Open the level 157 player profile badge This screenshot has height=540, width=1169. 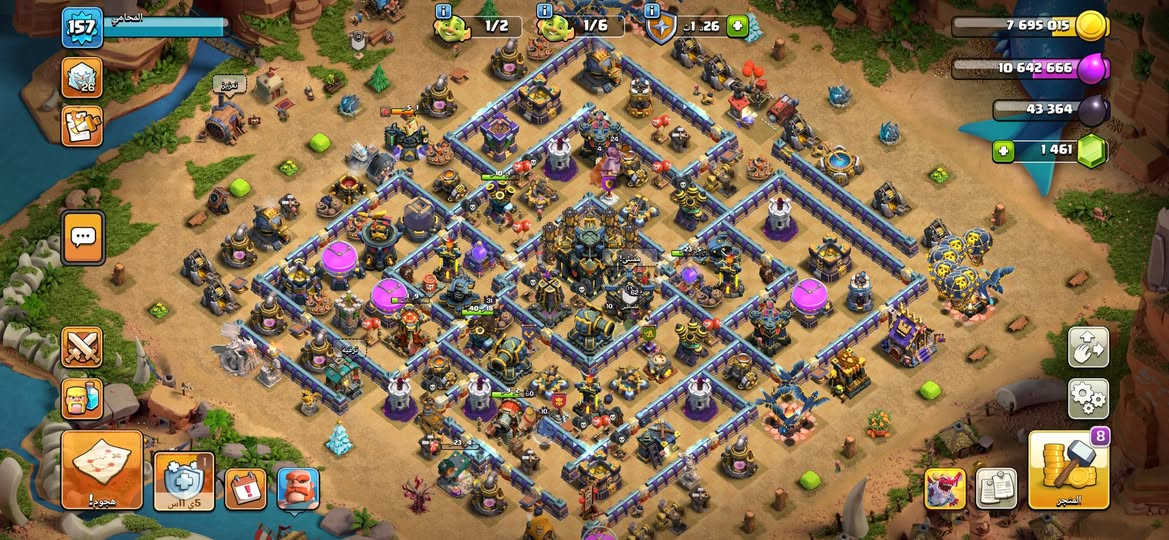(82, 27)
